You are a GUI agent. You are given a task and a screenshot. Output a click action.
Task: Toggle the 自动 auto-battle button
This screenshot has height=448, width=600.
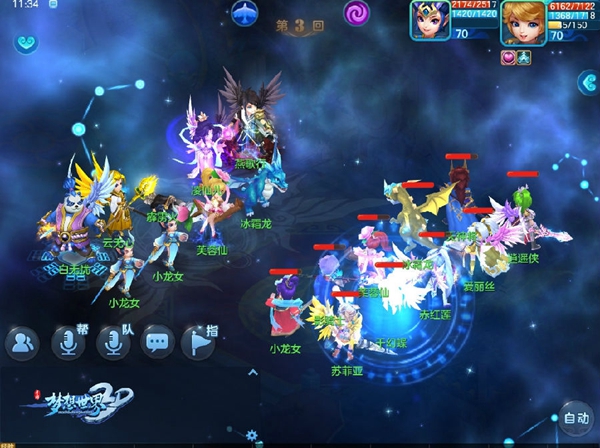click(x=574, y=418)
